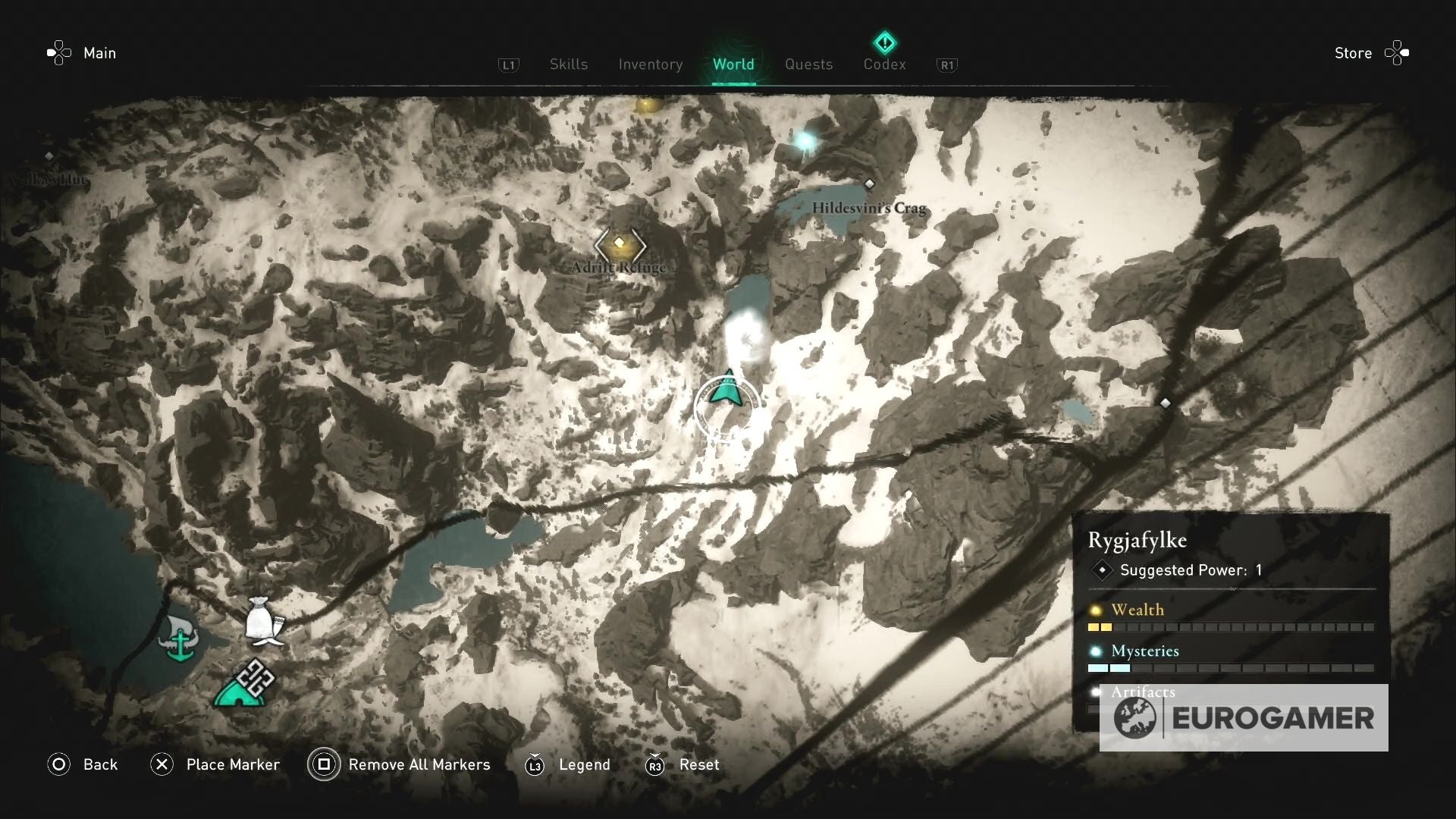Click the L1 bumper prompt icon
Viewport: 1456px width, 819px height.
tap(509, 65)
